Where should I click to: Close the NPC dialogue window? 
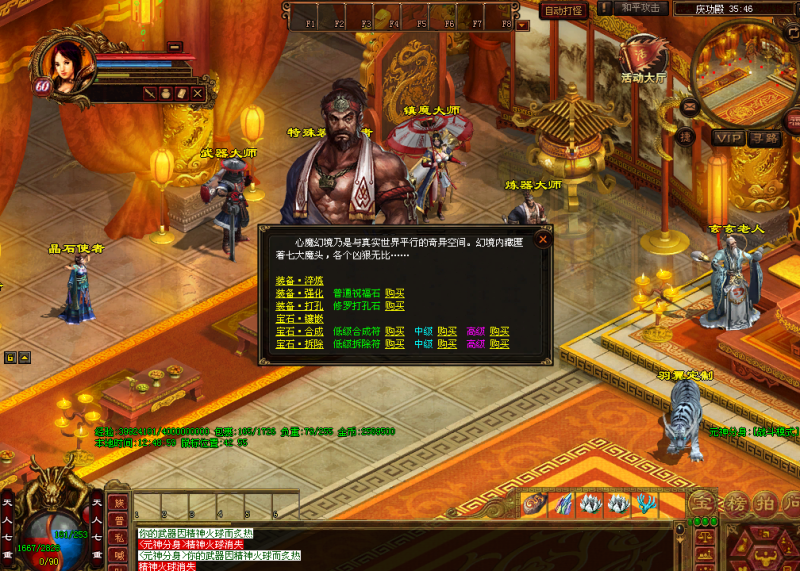point(543,239)
